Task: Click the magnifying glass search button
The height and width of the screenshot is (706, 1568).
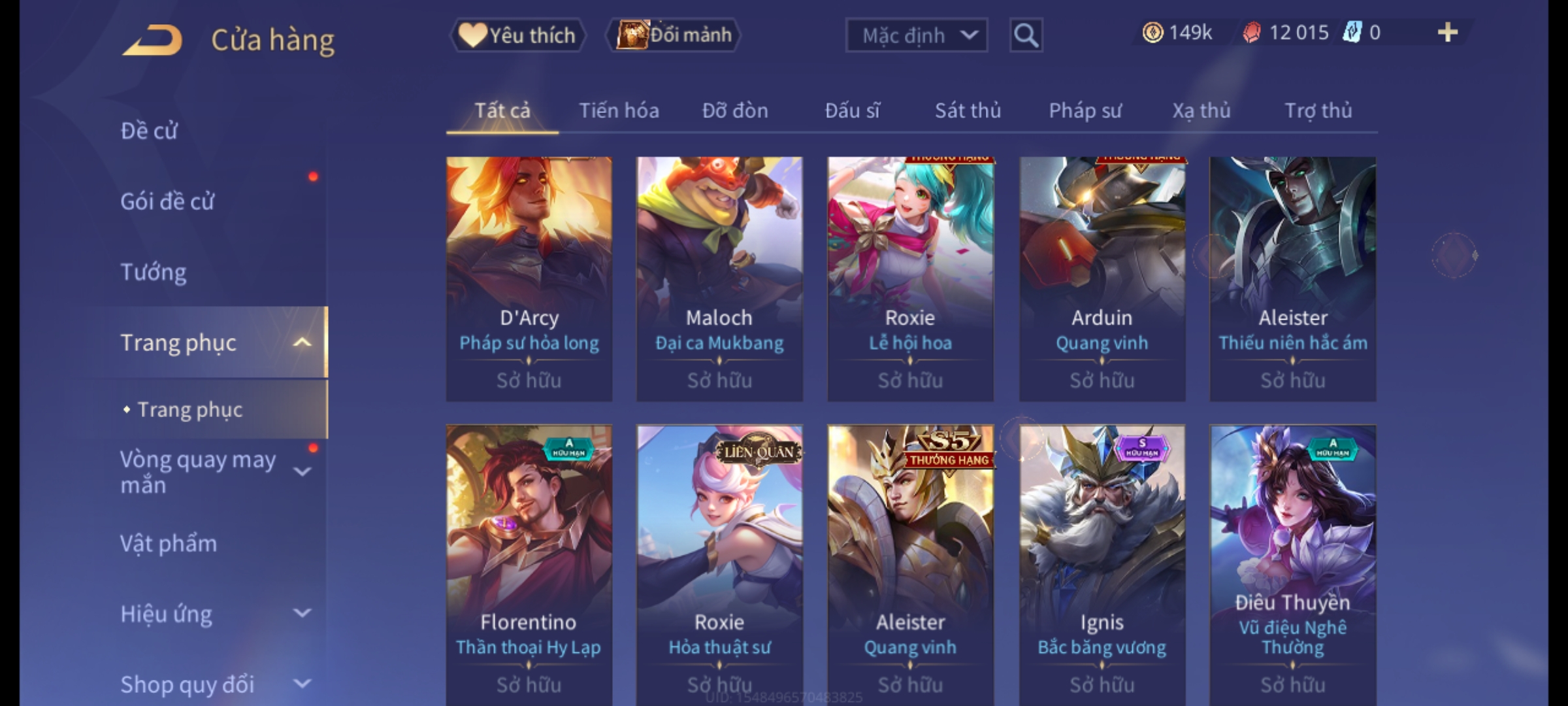Action: click(1026, 35)
